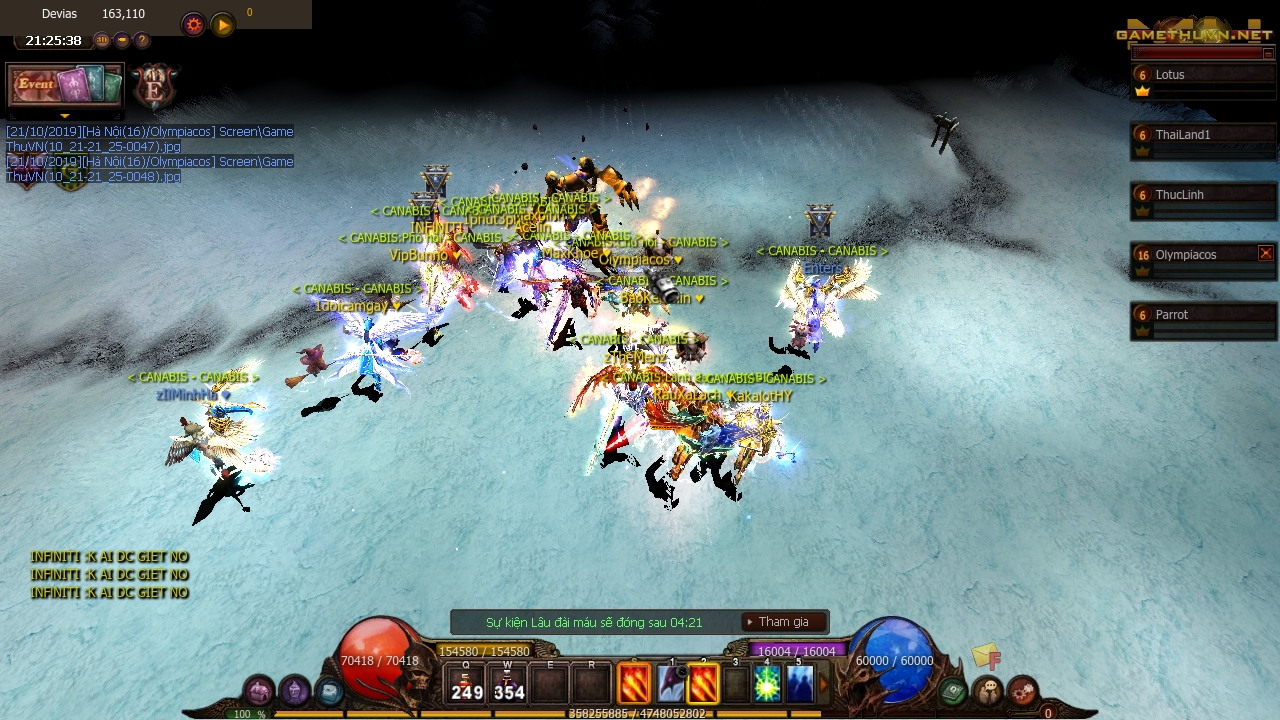Toggle the 3D view icon beside the clock

[x=103, y=40]
